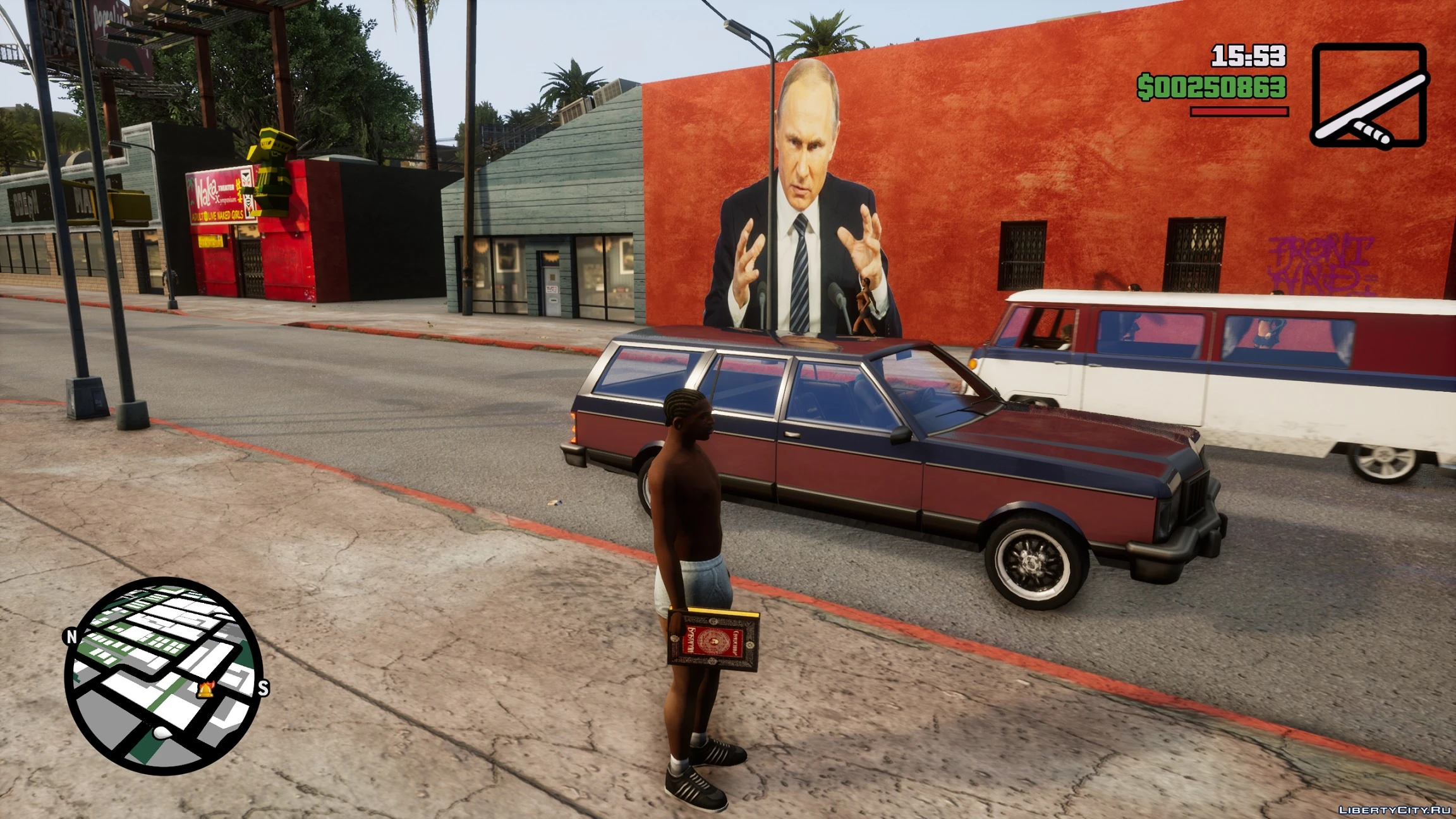Click the "N" compass letter on the minimap
Image resolution: width=1456 pixels, height=819 pixels.
[72, 636]
